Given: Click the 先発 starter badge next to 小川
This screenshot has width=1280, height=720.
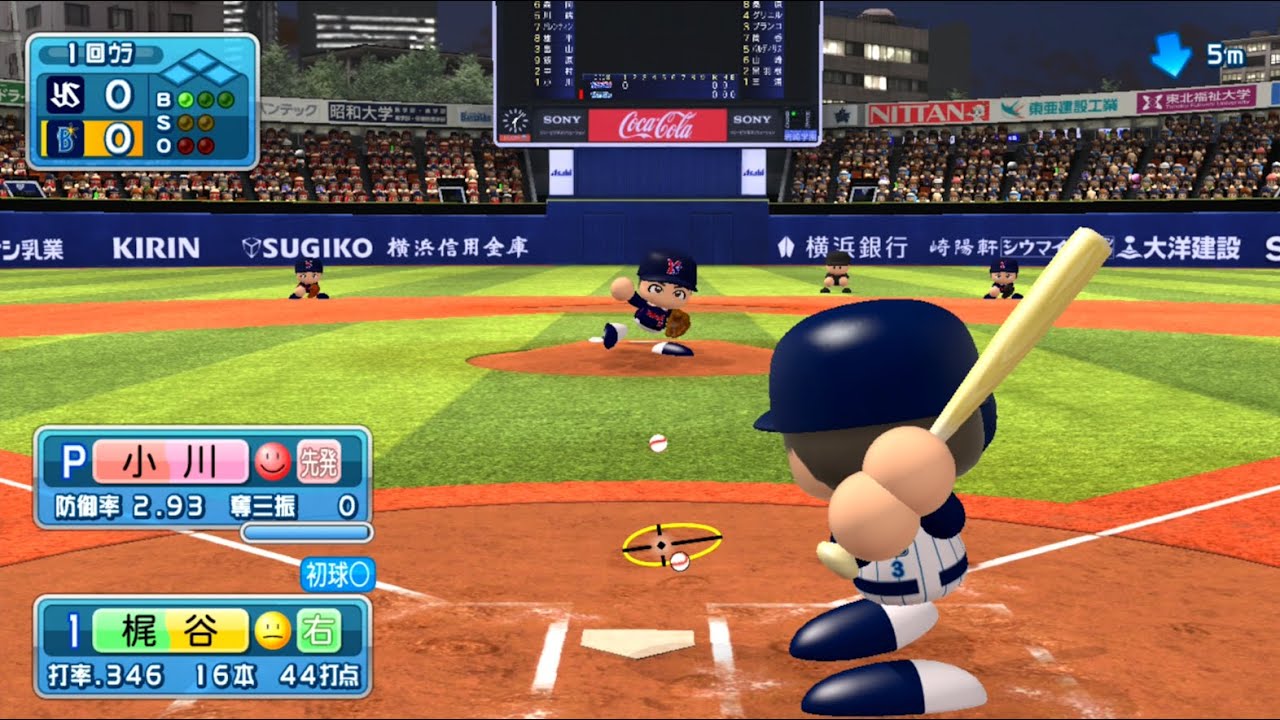Looking at the screenshot, I should click(x=319, y=462).
